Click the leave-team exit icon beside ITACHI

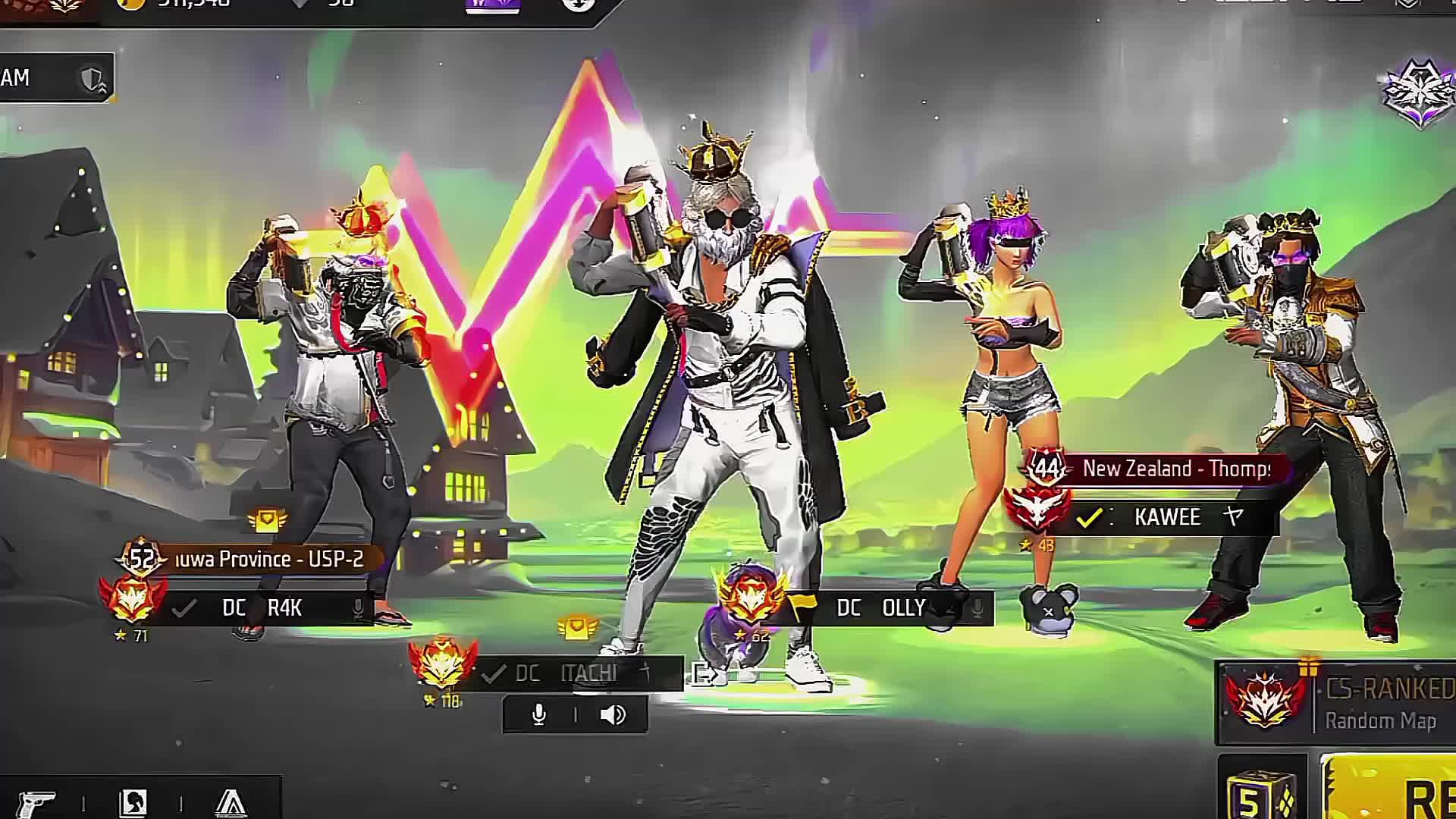[702, 673]
